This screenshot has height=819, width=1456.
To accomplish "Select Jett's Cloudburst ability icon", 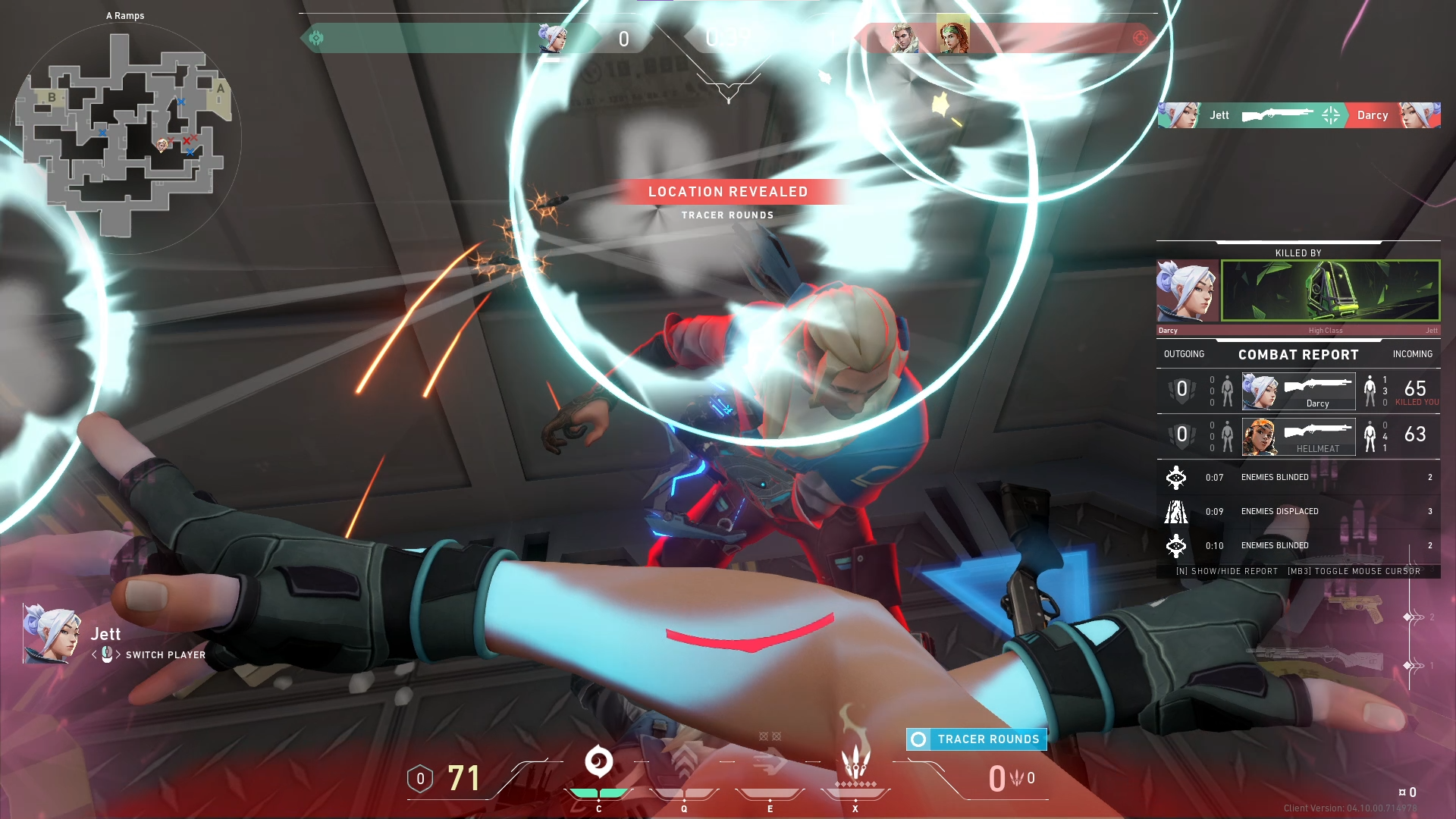I will [598, 760].
